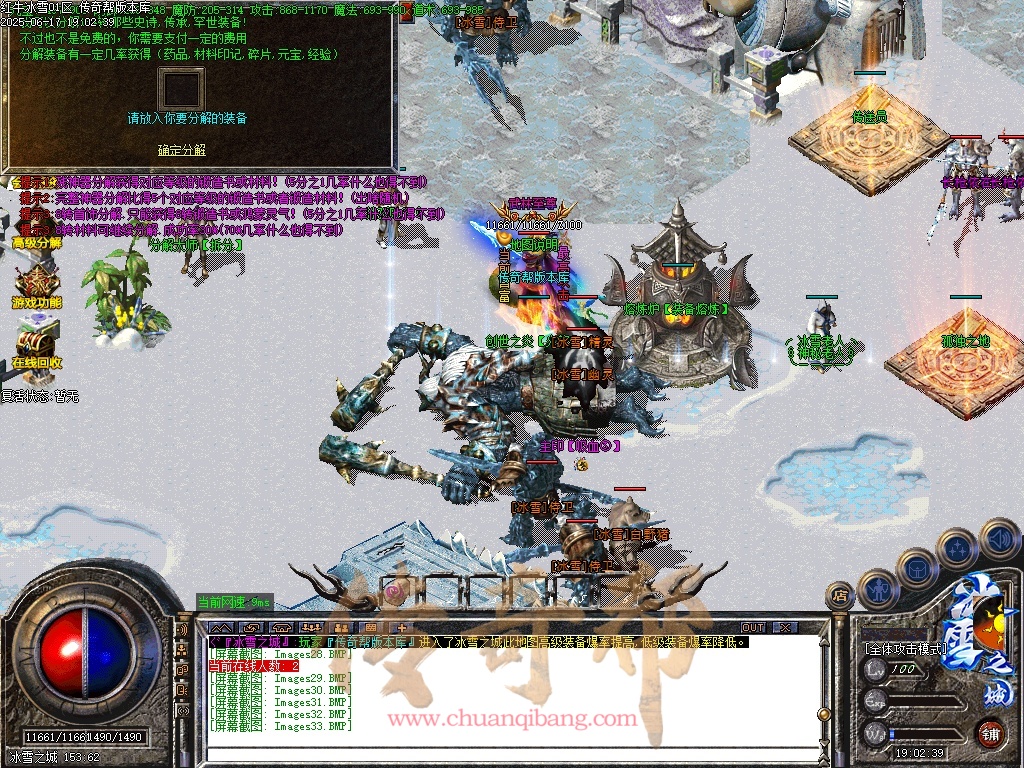Click the red 铺 stall button
The width and height of the screenshot is (1024, 768).
(990, 732)
